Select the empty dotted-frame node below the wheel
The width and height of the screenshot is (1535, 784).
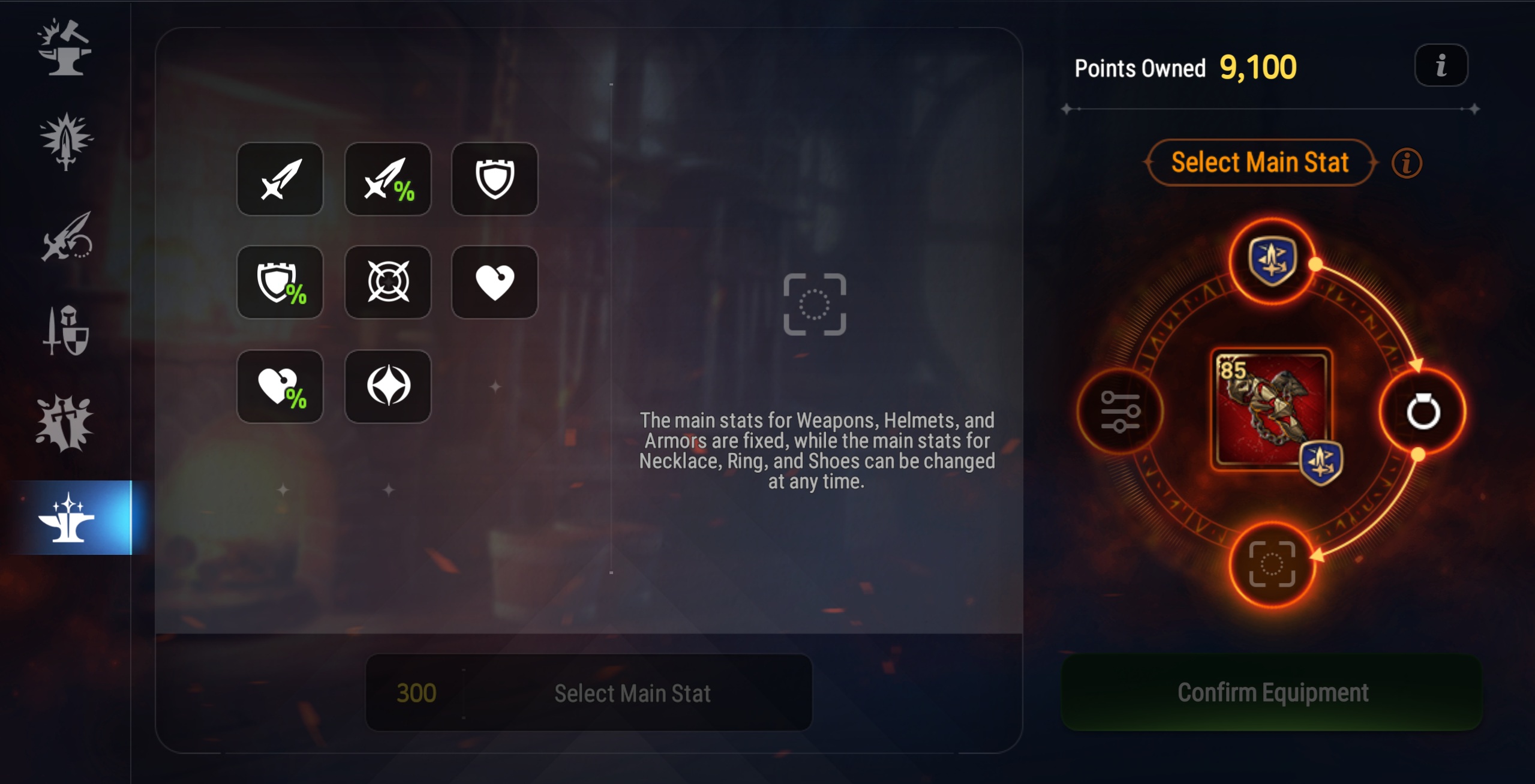[x=1272, y=564]
